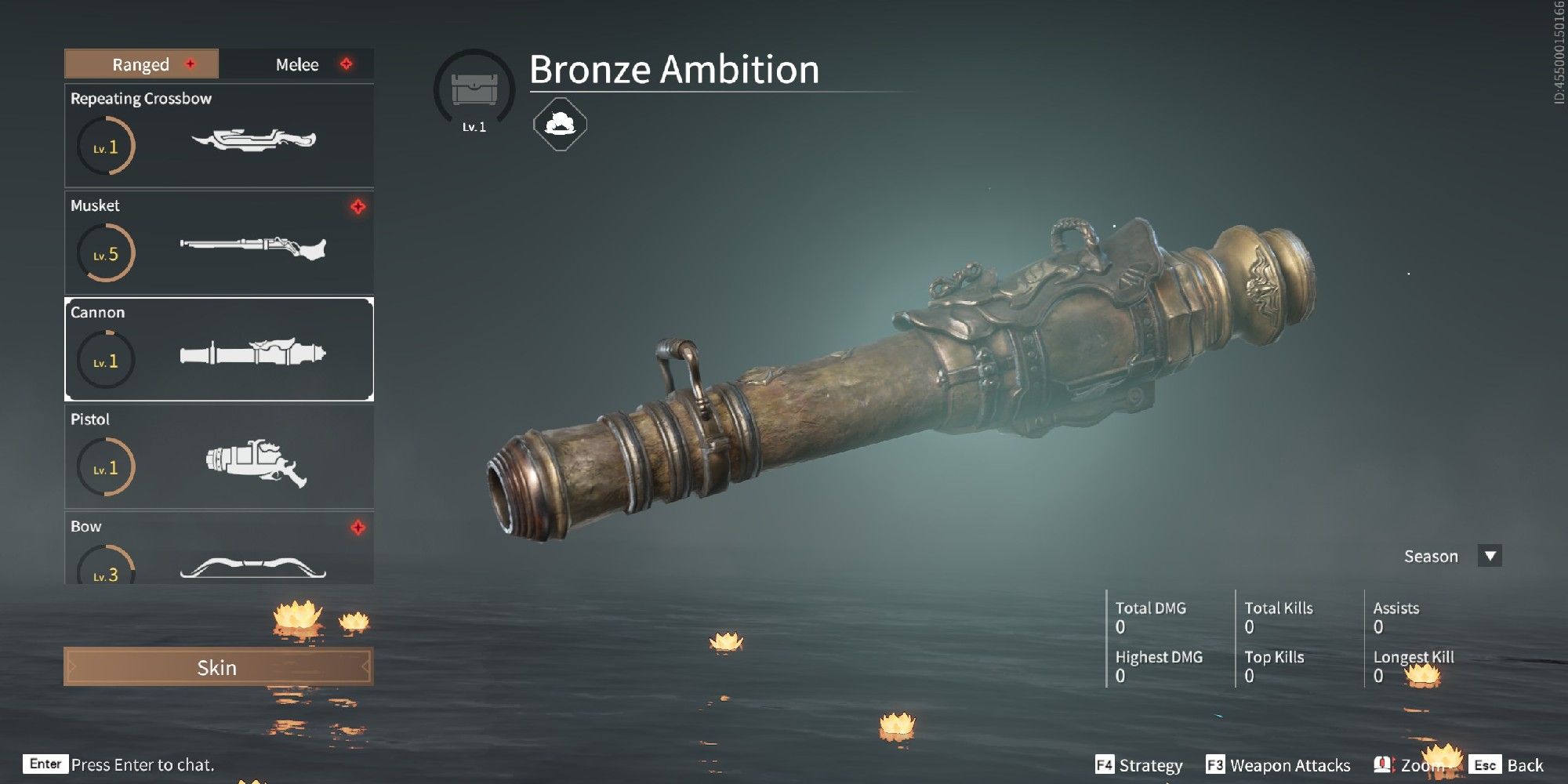Open the Season dropdown
Screen dimensions: 1568x784
coord(1490,556)
